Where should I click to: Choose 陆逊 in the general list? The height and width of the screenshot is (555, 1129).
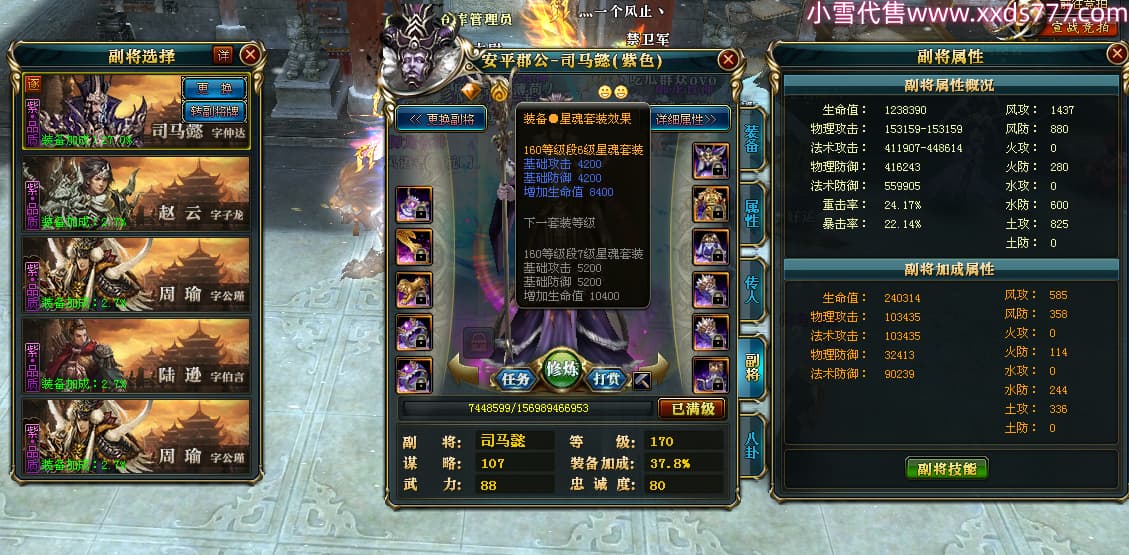click(136, 356)
